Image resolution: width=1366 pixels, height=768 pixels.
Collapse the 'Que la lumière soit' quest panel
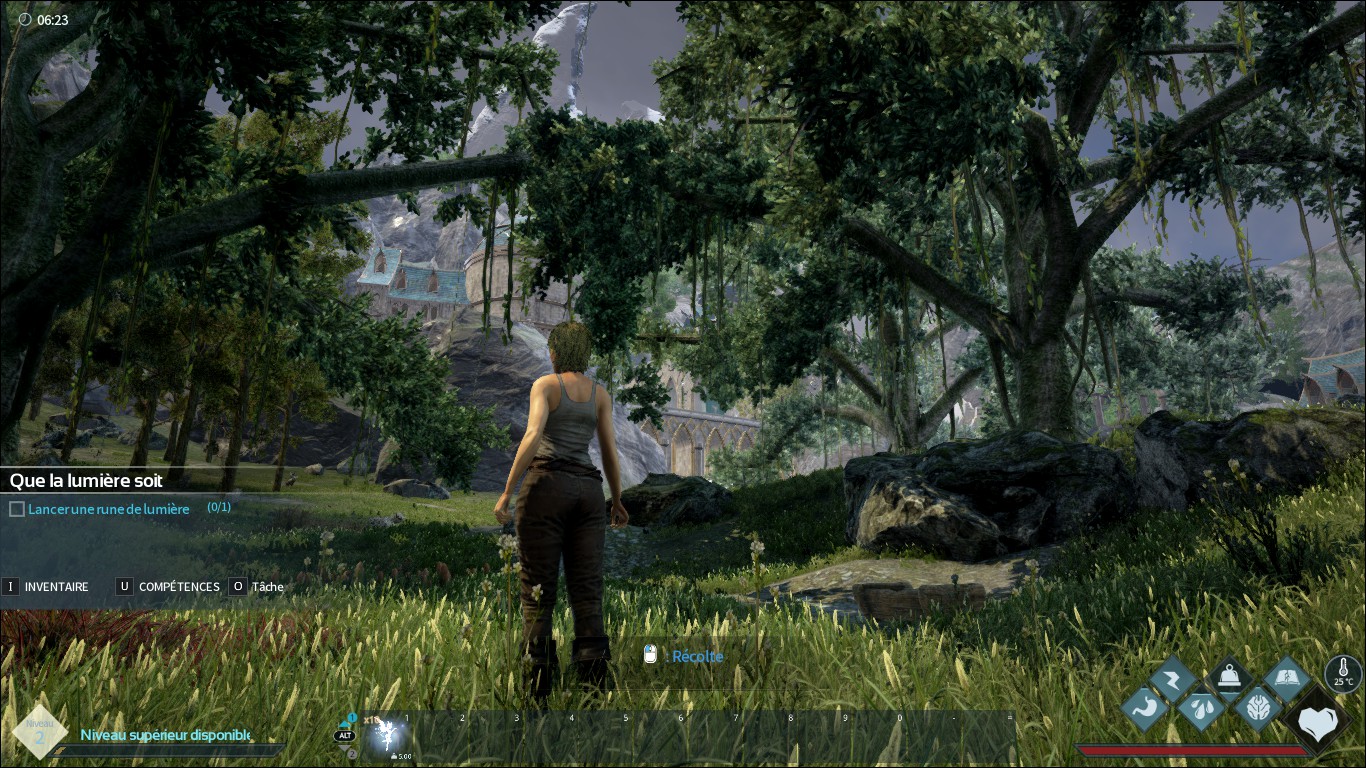[x=85, y=481]
